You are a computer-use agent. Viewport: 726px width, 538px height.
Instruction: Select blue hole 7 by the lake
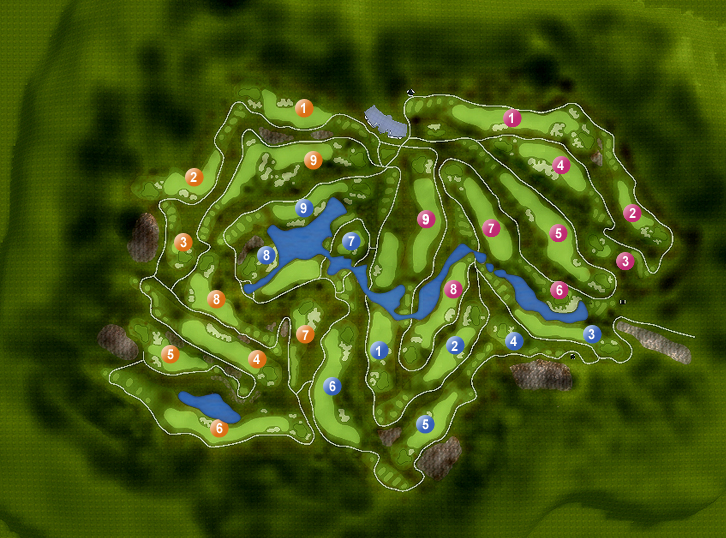350,241
